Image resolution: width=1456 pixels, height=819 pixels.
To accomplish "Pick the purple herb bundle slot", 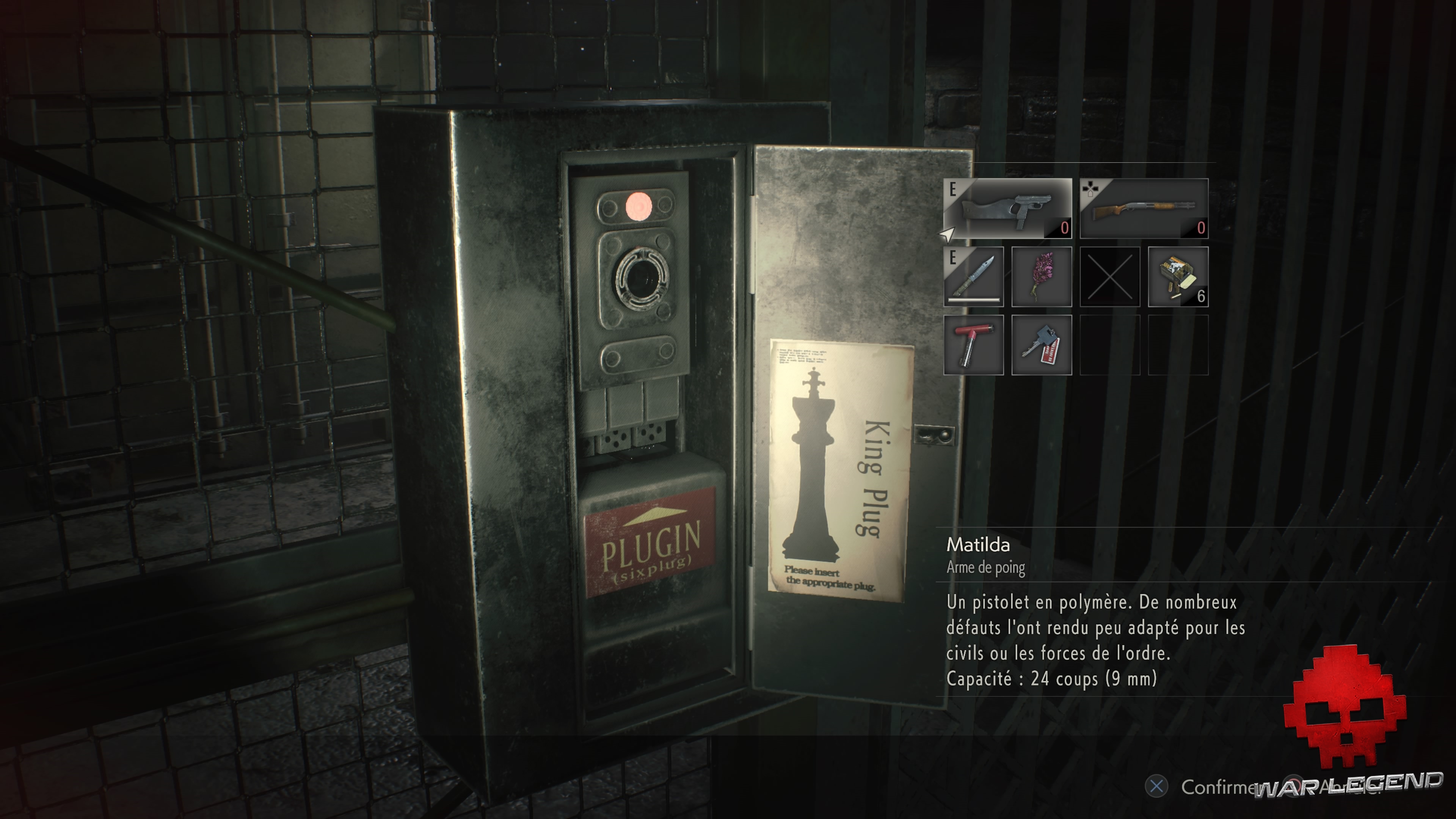I will coord(1041,276).
